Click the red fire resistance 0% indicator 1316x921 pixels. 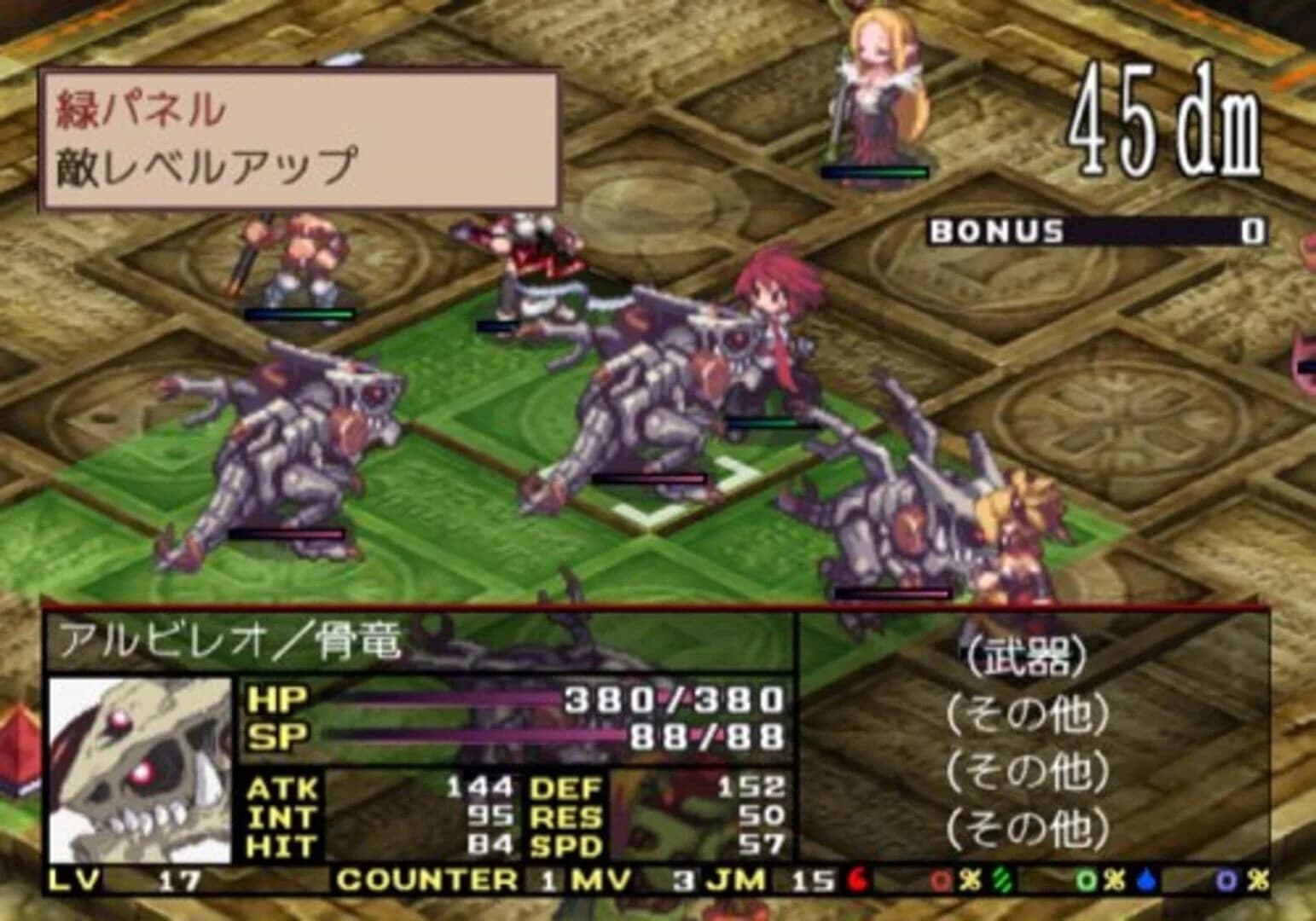pyautogui.click(x=955, y=882)
